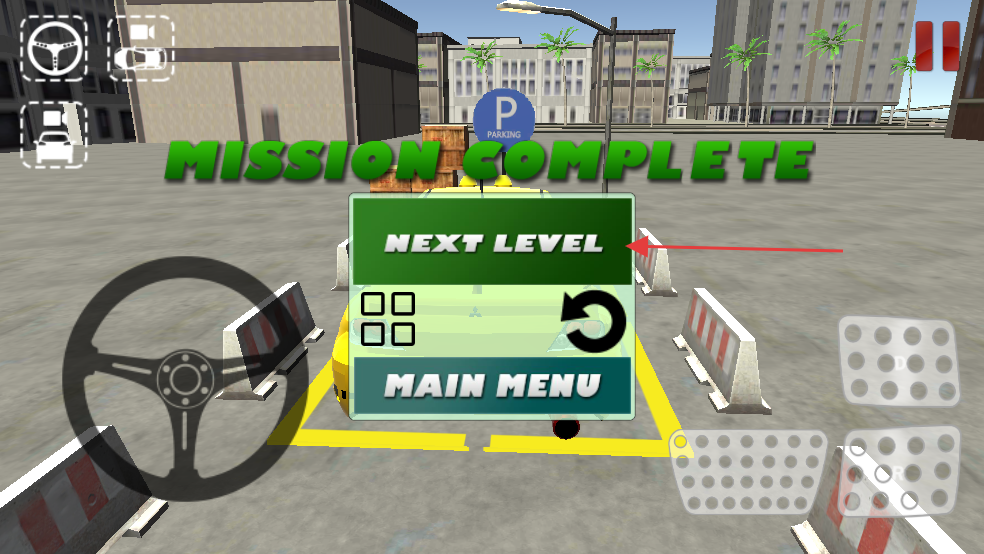The height and width of the screenshot is (554, 984).
Task: Pause the game with the red button
Action: point(936,46)
